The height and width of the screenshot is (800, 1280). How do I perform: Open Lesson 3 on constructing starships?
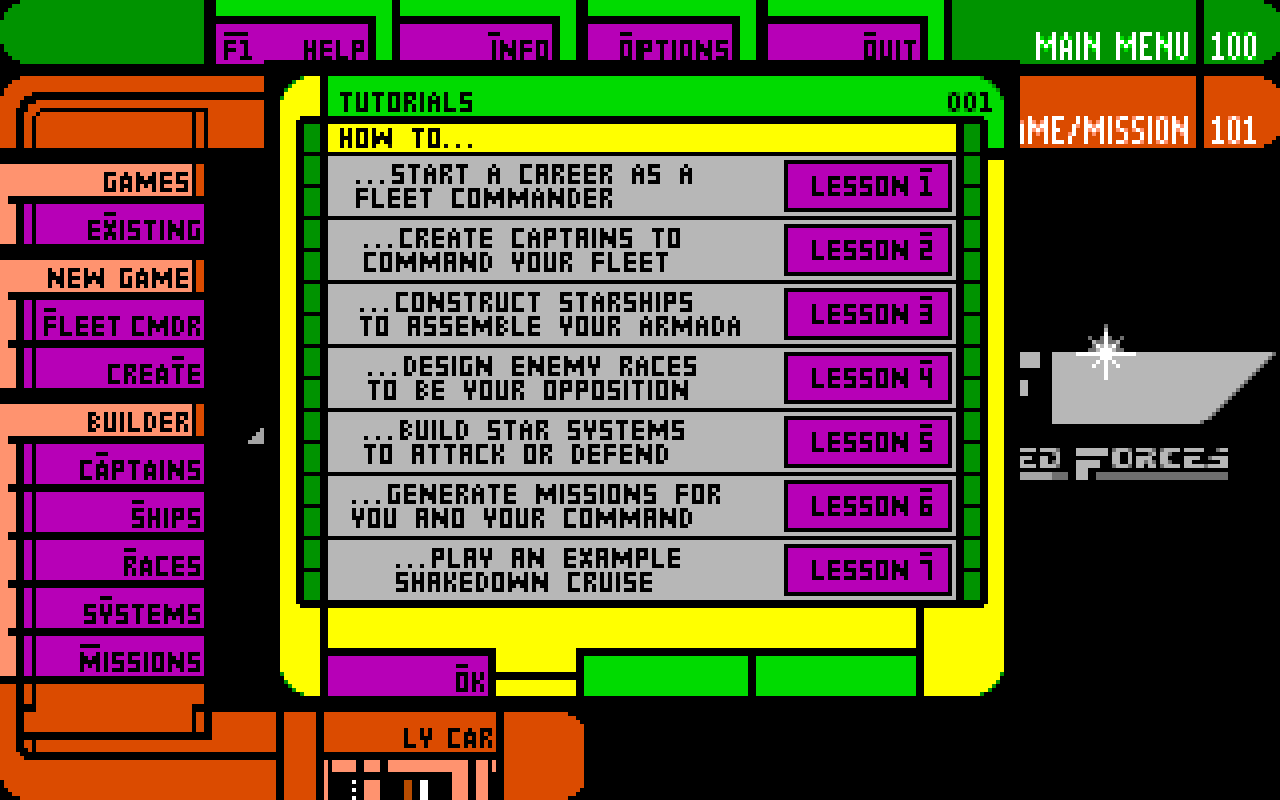(x=866, y=313)
